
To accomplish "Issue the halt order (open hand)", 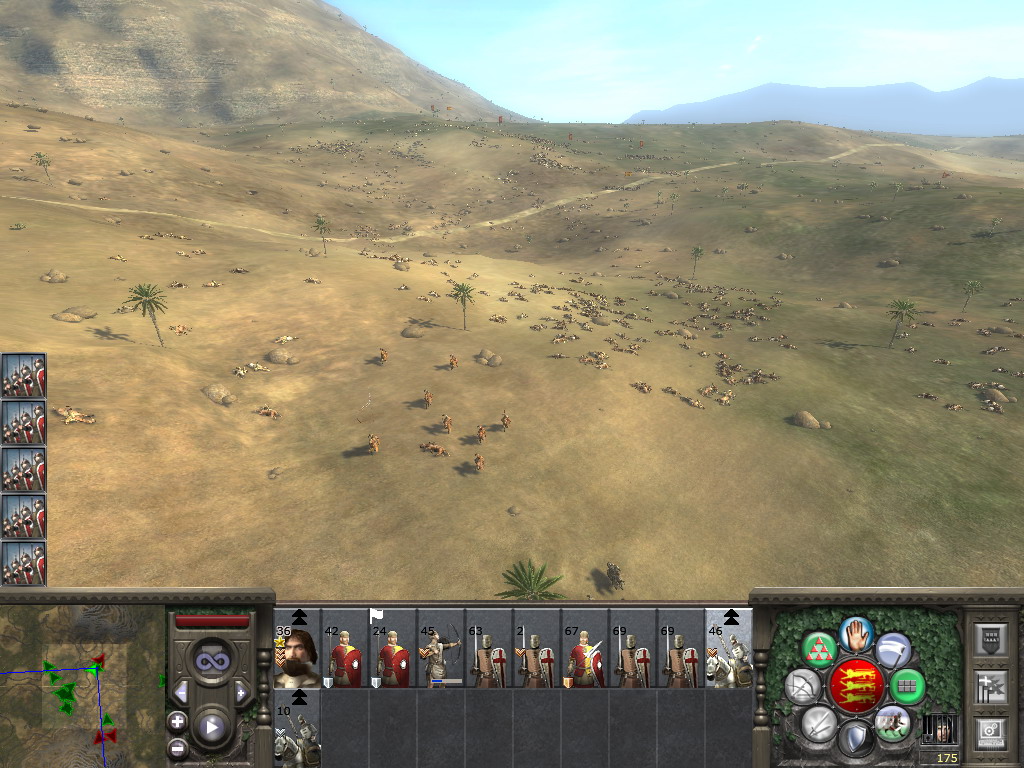I will (856, 633).
